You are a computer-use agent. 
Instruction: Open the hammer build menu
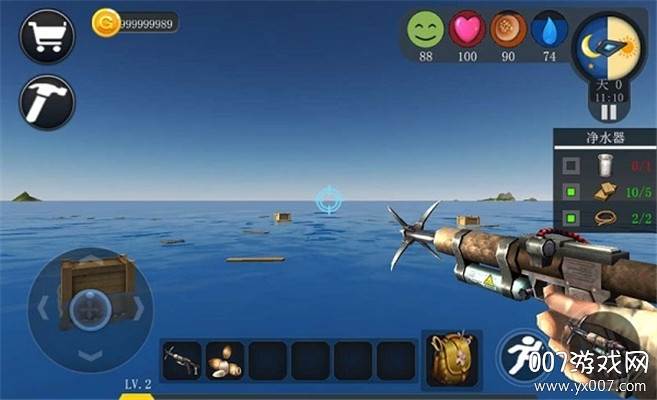click(x=47, y=102)
